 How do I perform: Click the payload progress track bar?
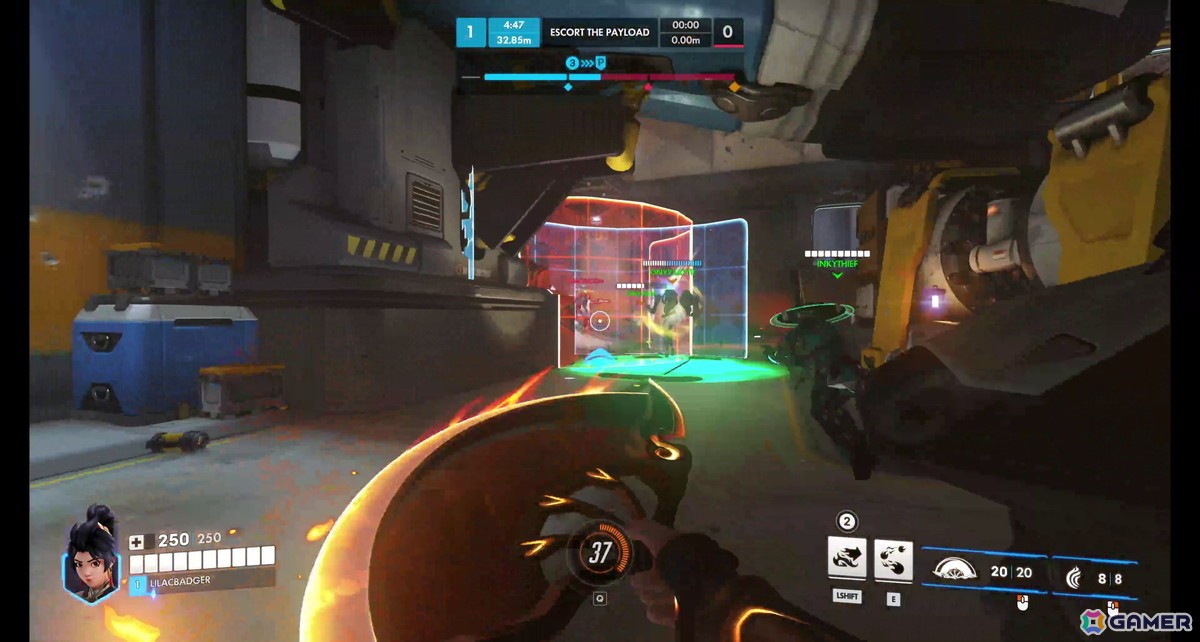pyautogui.click(x=600, y=76)
